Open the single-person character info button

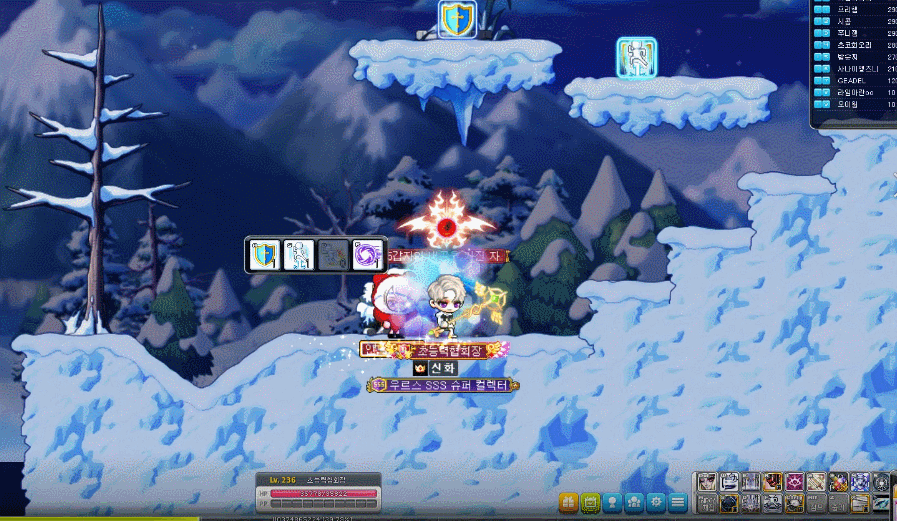click(x=612, y=501)
